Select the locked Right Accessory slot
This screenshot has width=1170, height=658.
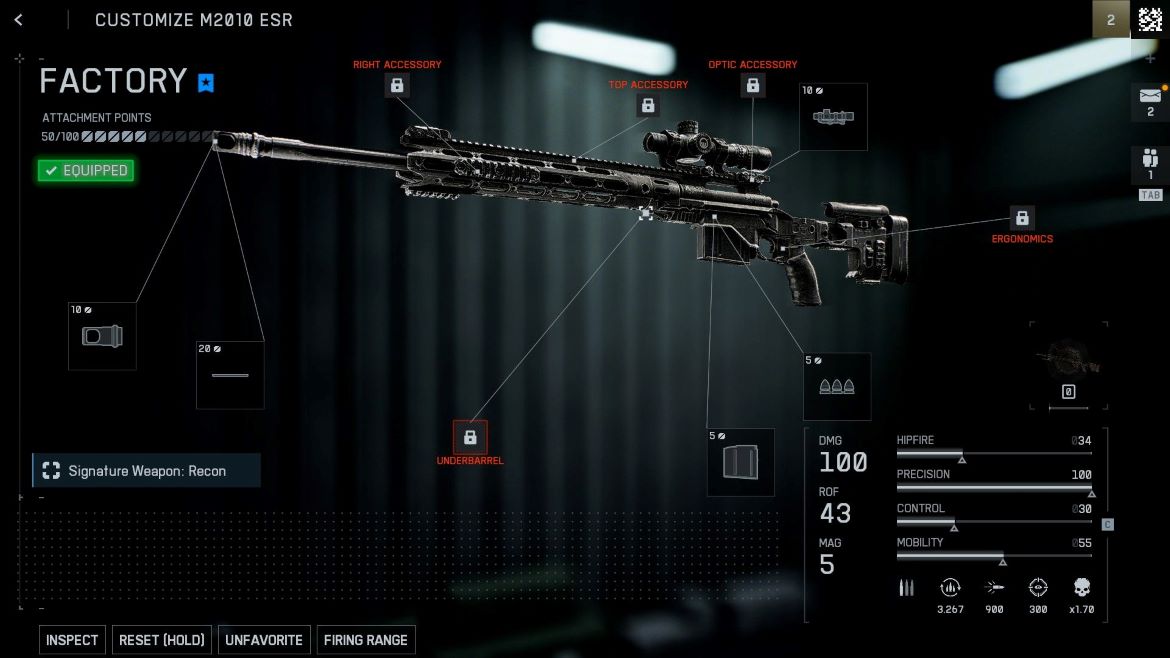pos(397,85)
